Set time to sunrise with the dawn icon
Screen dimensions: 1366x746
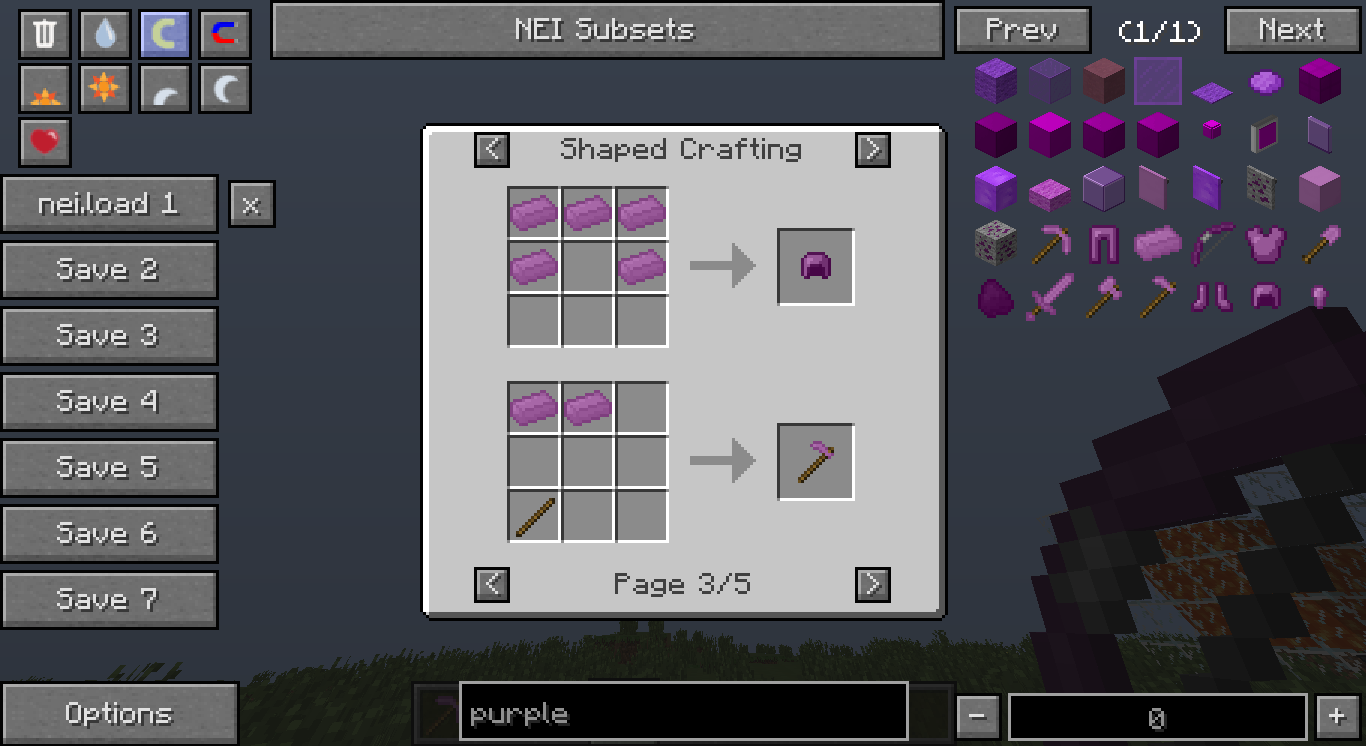point(44,88)
